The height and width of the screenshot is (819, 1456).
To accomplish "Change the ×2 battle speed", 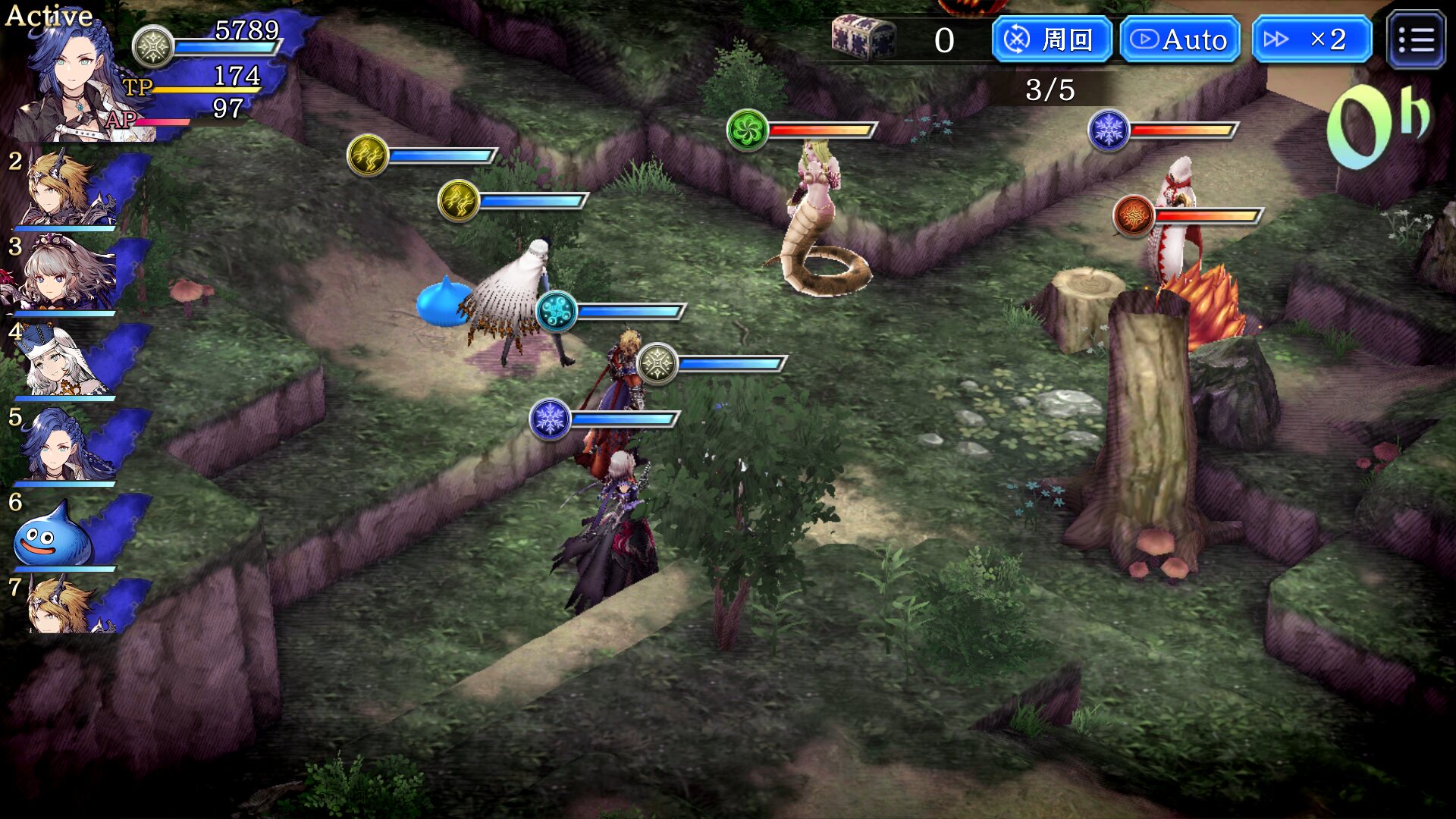I will (x=1312, y=39).
